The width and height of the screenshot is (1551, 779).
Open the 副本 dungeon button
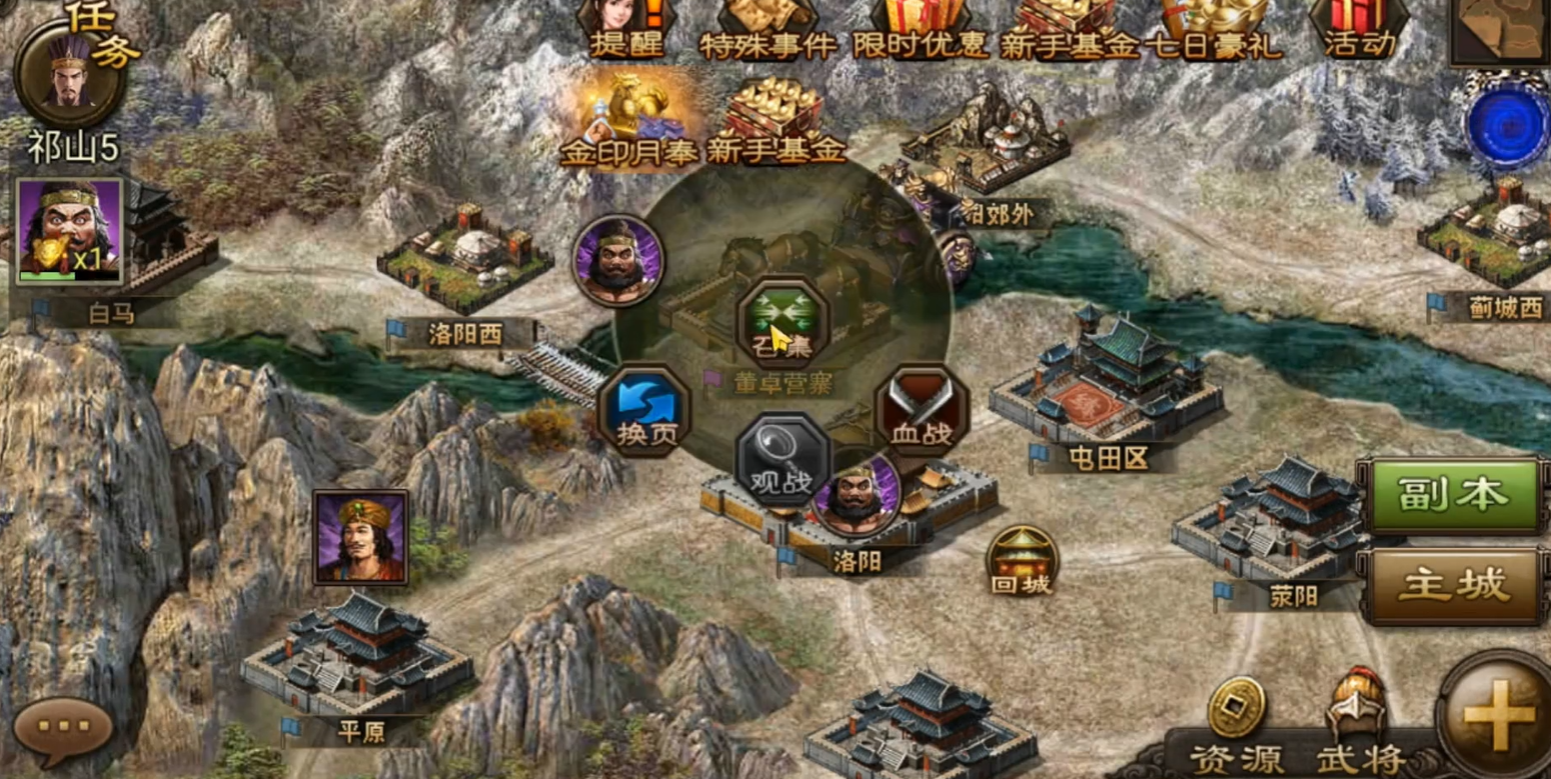(1453, 495)
